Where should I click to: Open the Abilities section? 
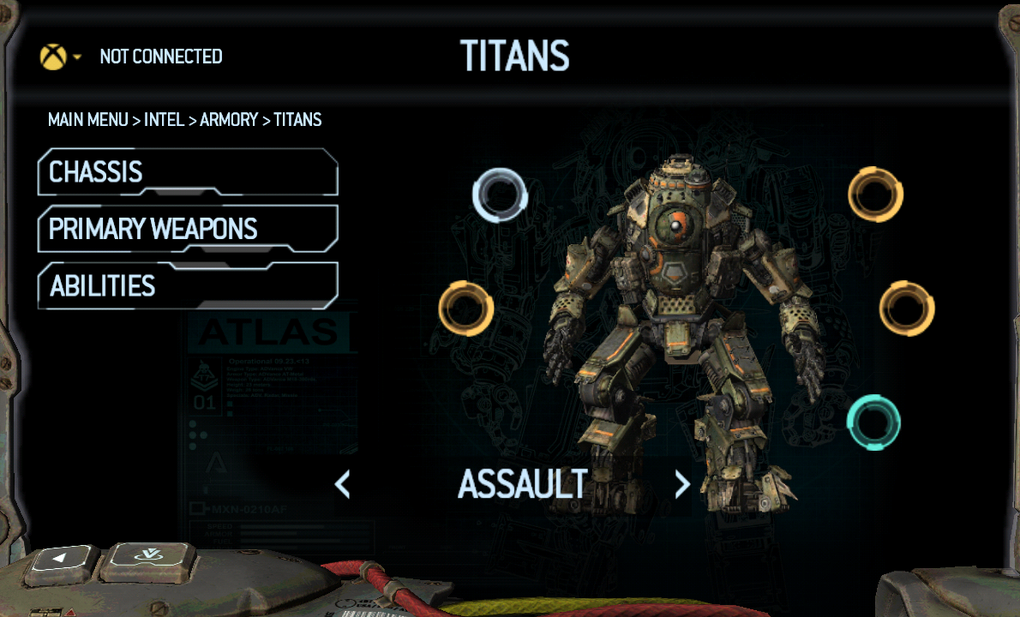tap(187, 286)
